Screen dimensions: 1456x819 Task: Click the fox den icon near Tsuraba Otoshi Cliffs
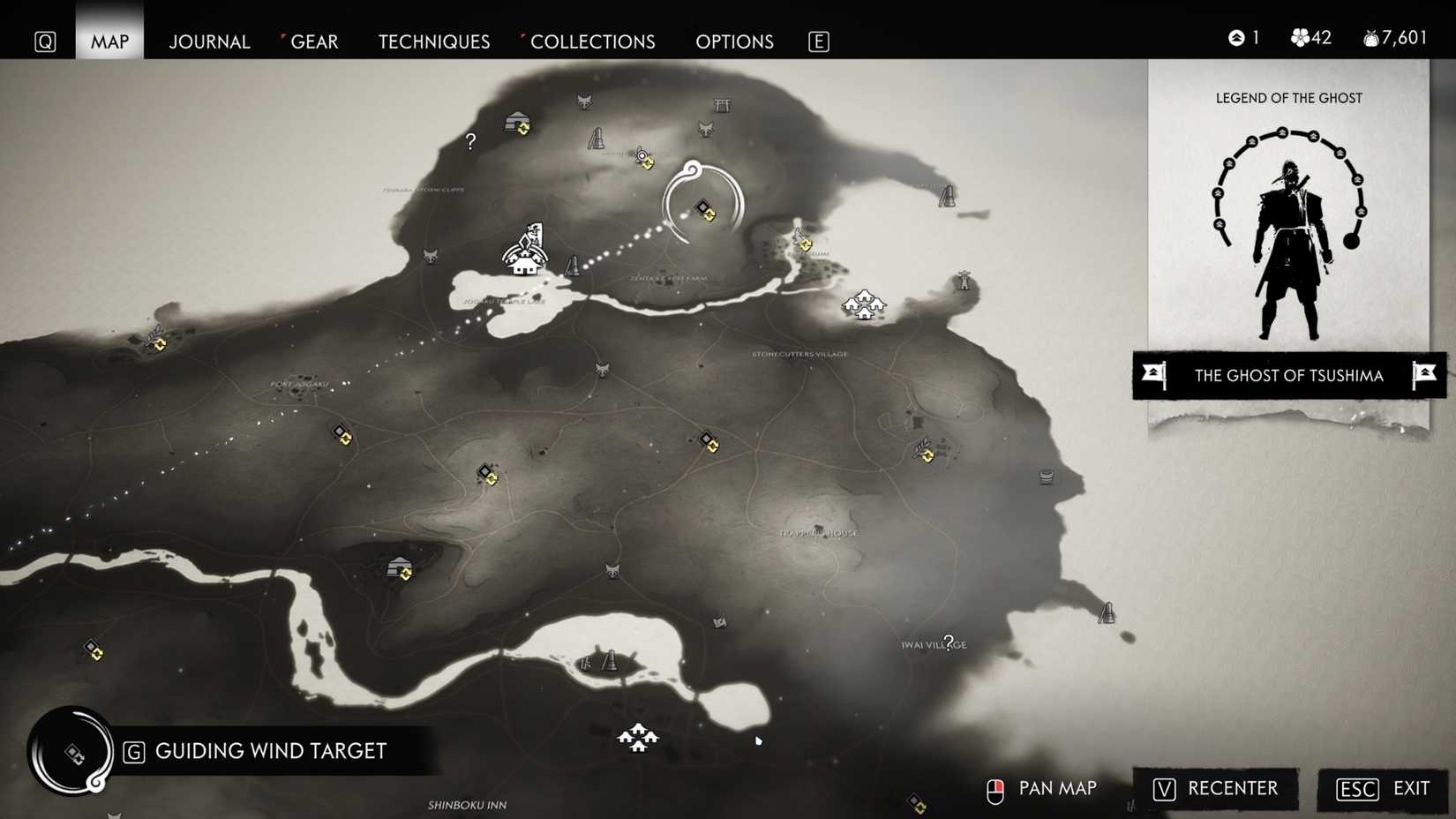click(x=431, y=255)
